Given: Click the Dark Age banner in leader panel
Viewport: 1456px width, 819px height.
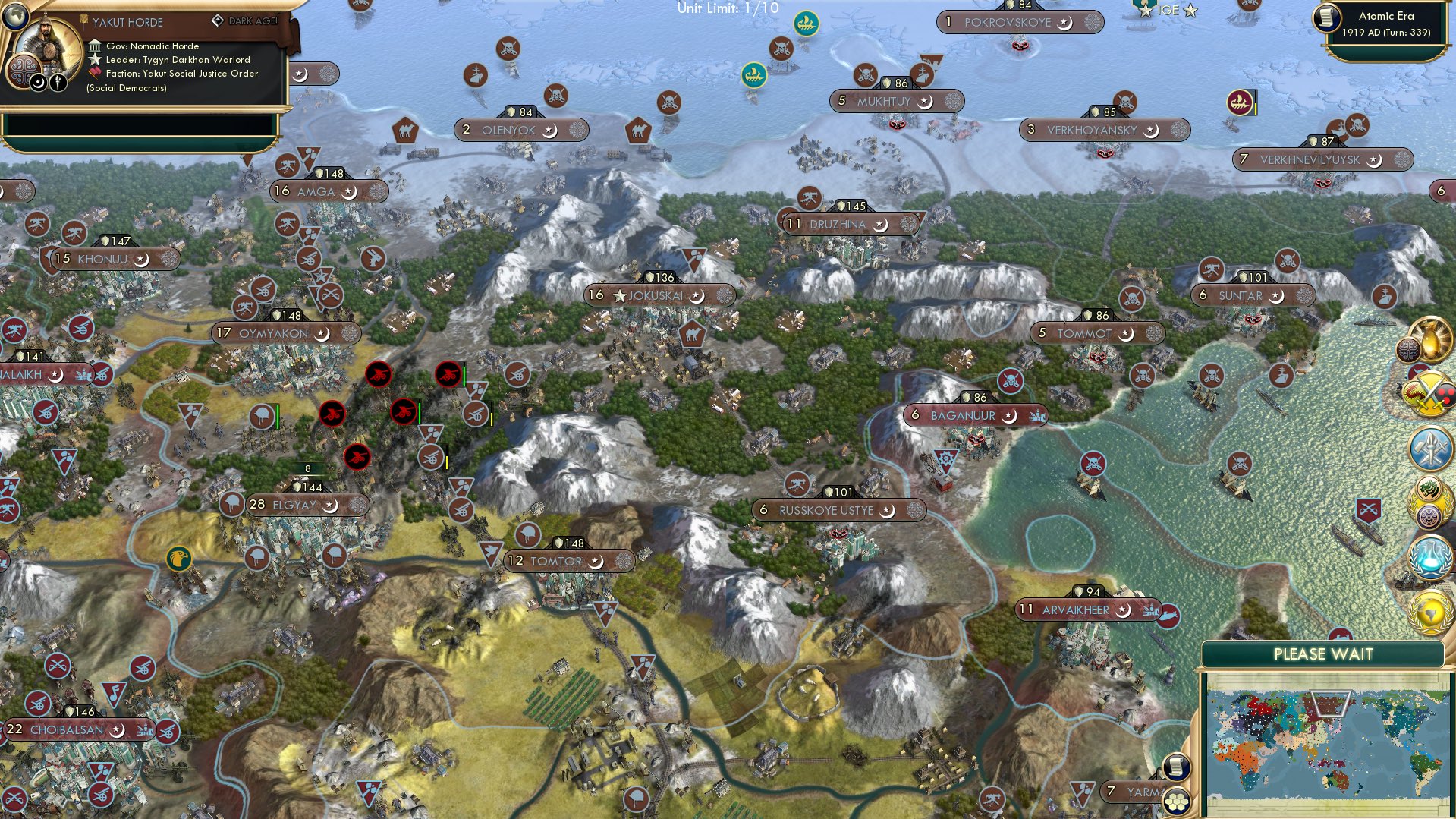Looking at the screenshot, I should pos(243,22).
